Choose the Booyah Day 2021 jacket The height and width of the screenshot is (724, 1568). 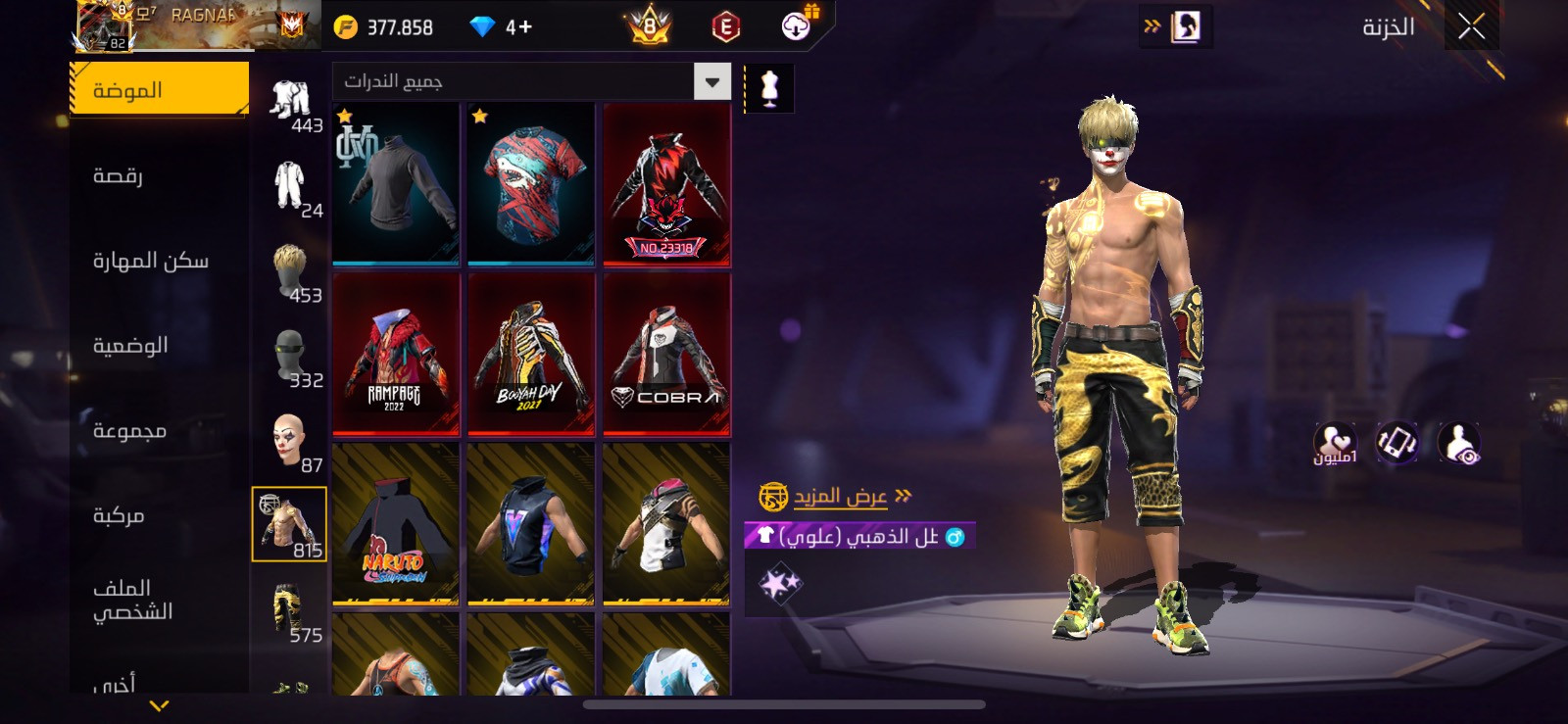point(531,354)
